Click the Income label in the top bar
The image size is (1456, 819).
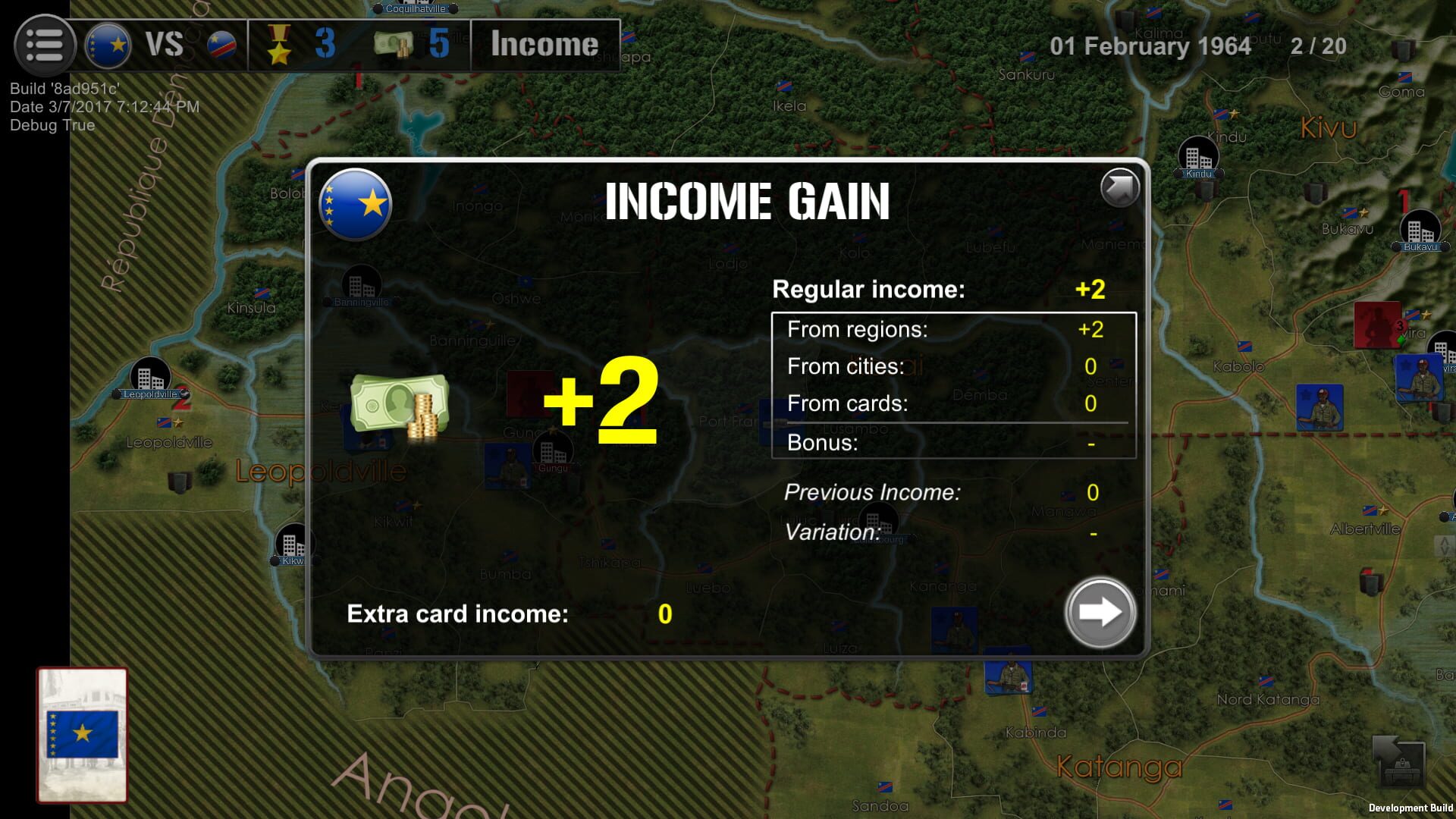click(x=543, y=44)
